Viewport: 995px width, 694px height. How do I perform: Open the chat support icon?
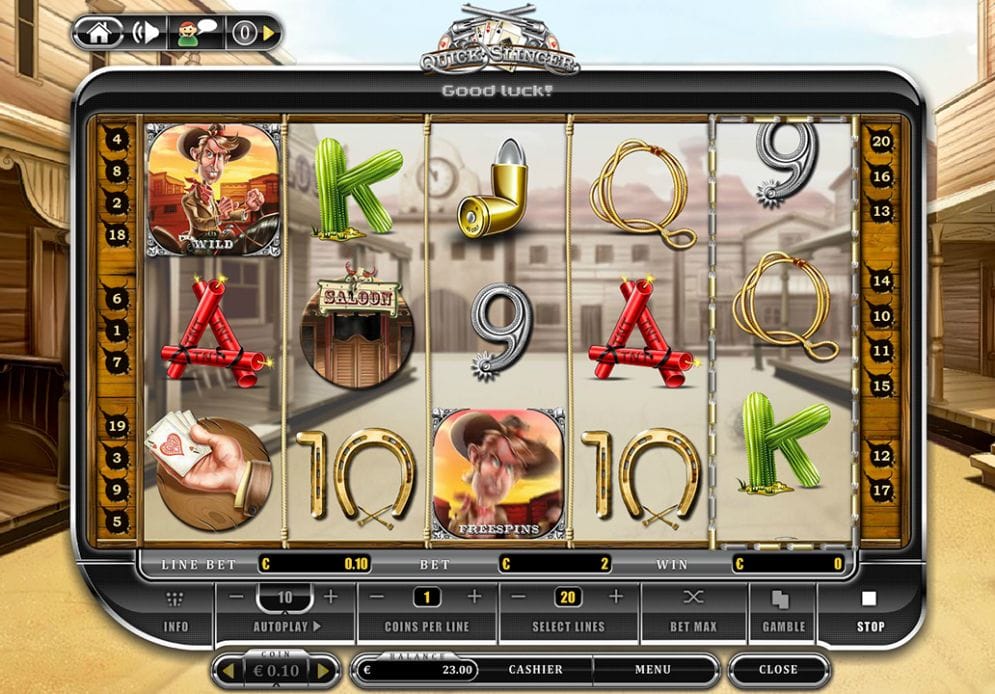tap(195, 32)
